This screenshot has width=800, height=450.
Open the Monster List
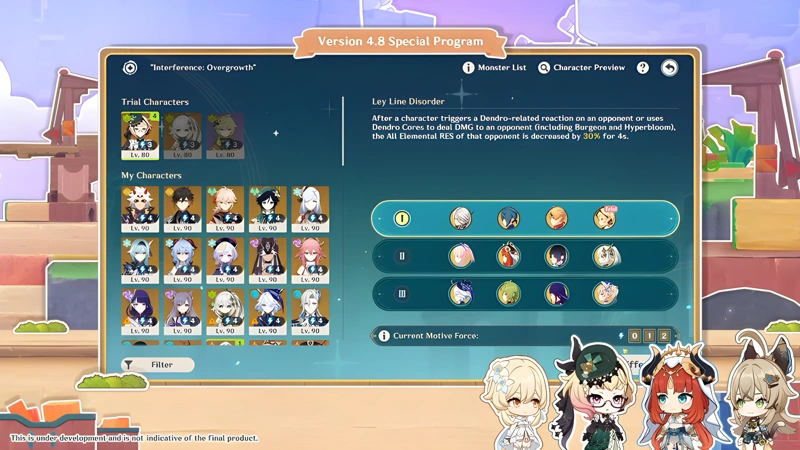point(494,68)
